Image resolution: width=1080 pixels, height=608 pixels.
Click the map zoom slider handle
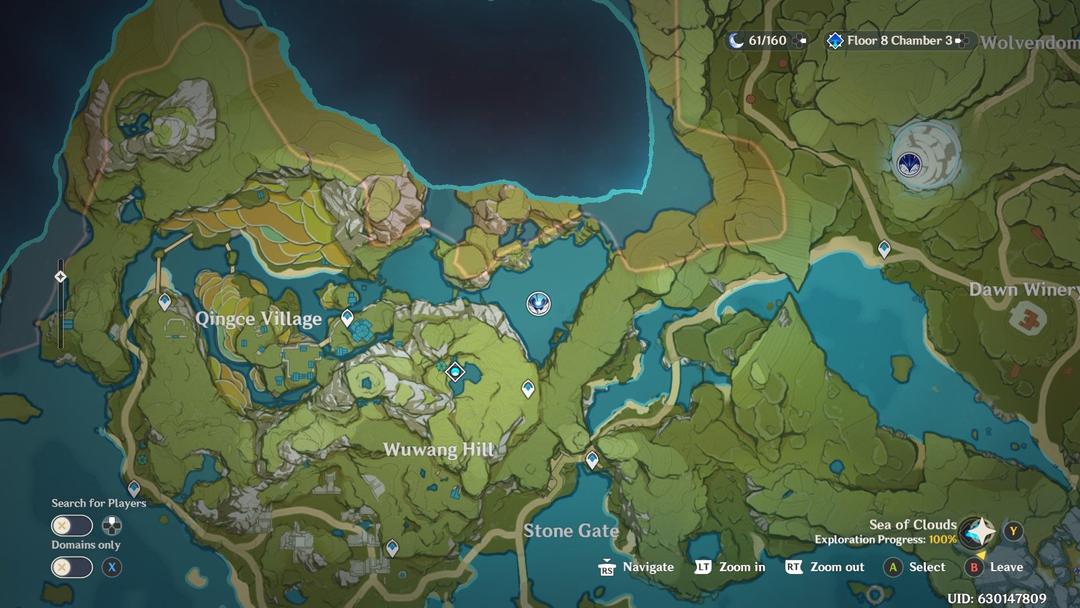point(60,277)
